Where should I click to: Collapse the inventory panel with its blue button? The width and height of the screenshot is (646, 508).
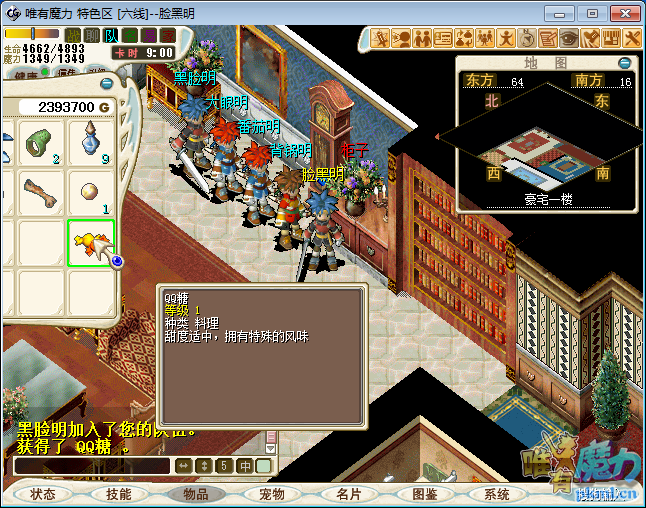pyautogui.click(x=107, y=84)
